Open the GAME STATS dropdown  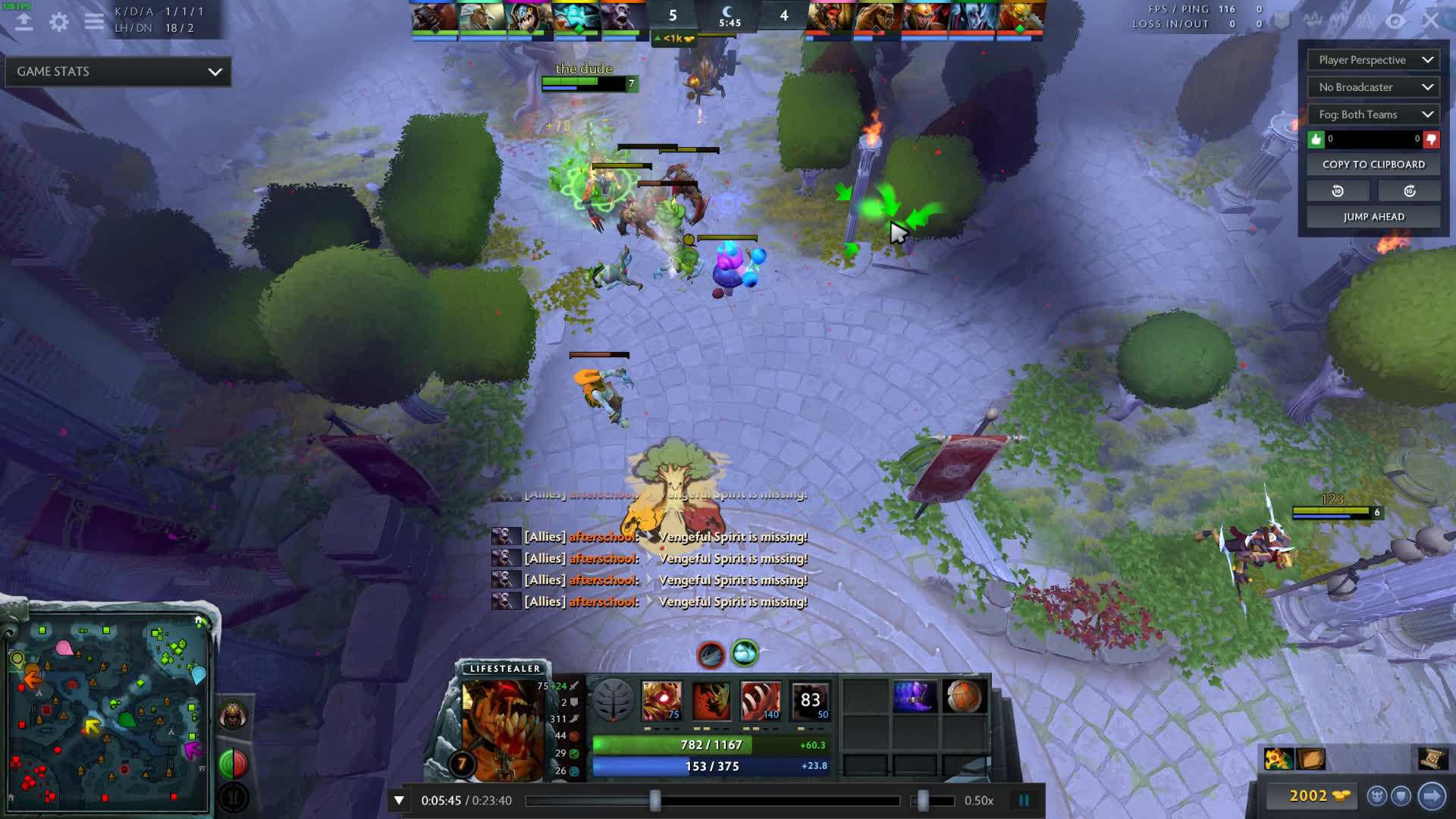point(118,71)
